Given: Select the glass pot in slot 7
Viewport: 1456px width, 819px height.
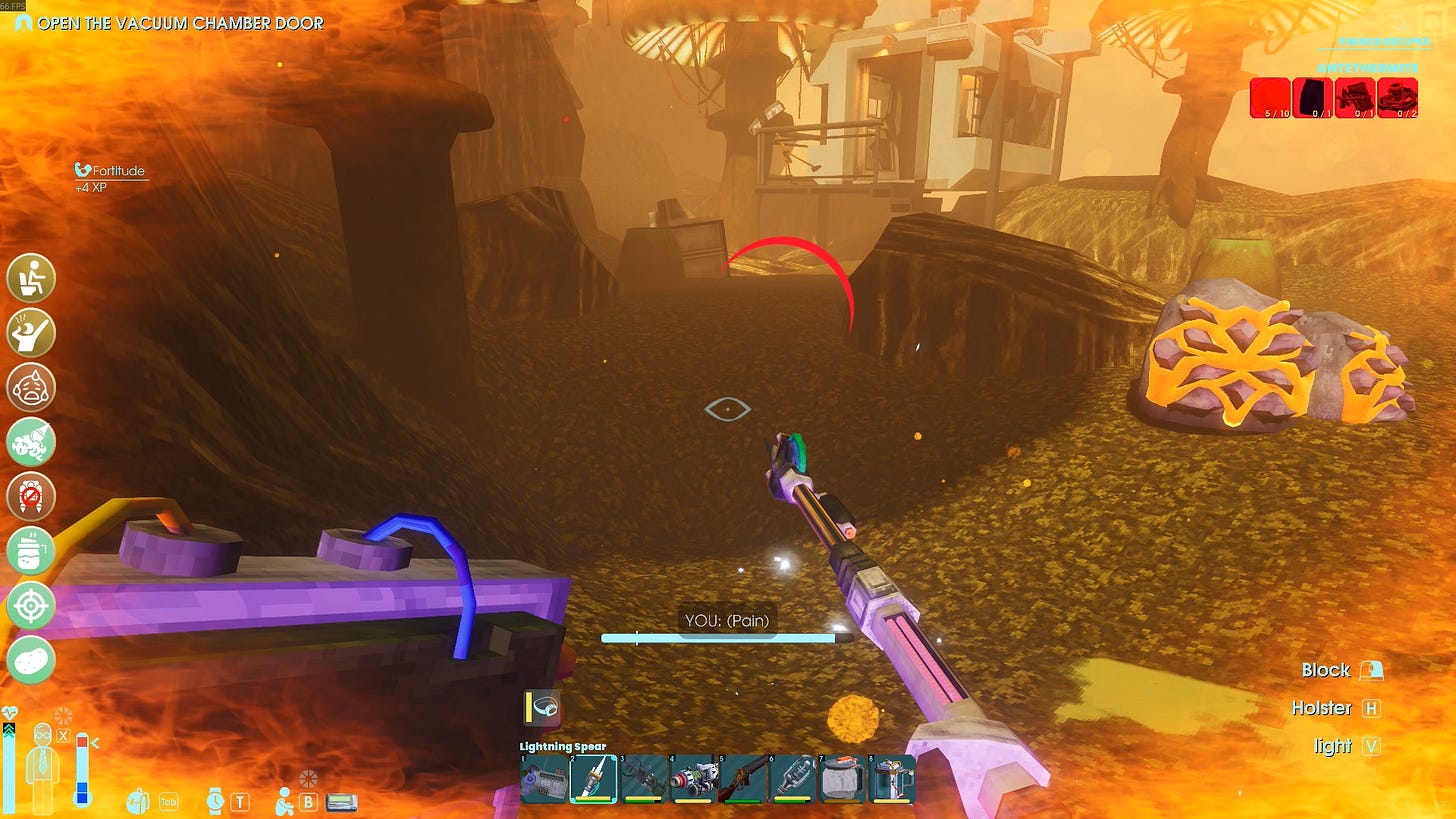Looking at the screenshot, I should pyautogui.click(x=841, y=778).
